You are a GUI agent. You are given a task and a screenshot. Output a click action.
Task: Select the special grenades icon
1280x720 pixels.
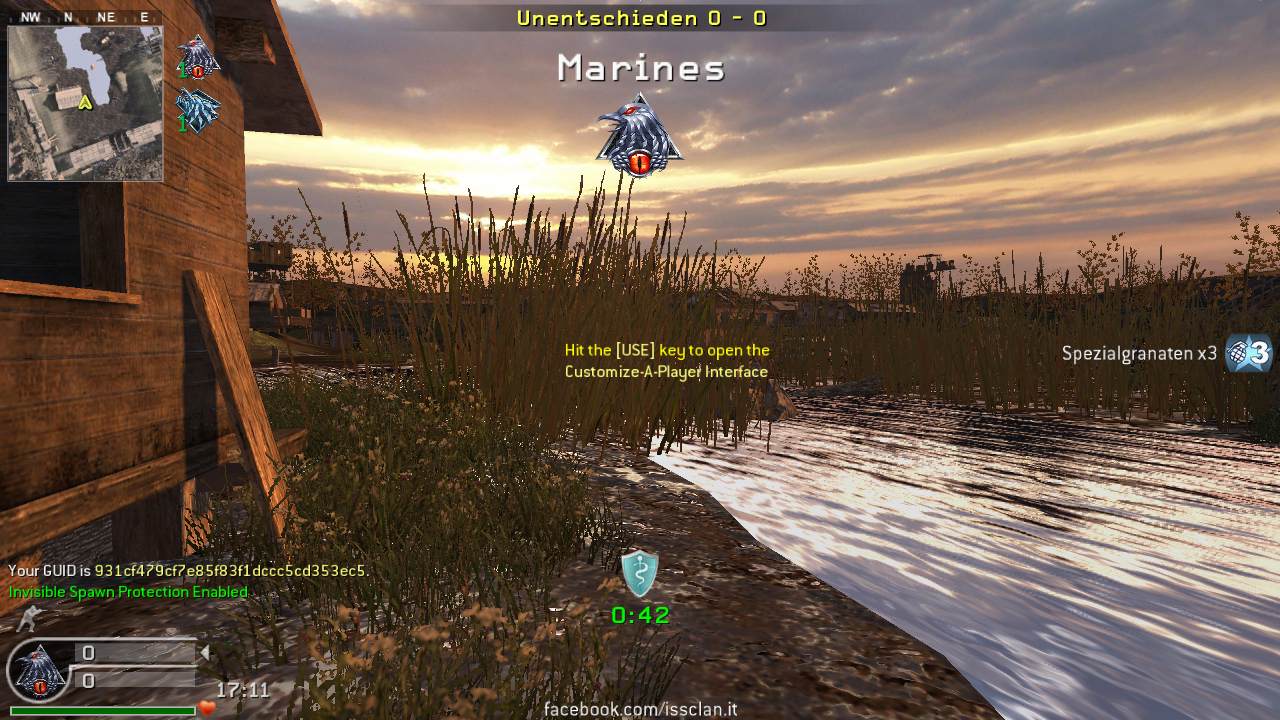1249,353
